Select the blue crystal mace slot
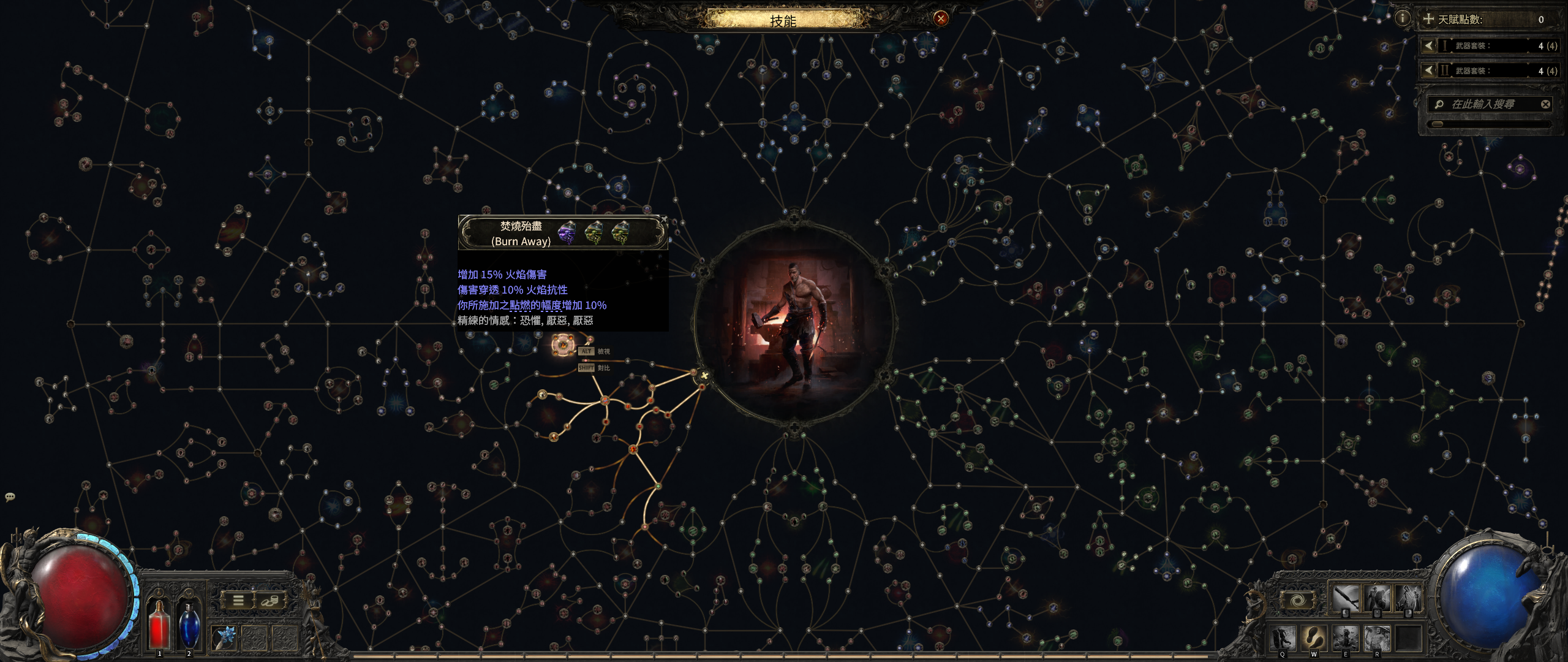 (x=224, y=637)
